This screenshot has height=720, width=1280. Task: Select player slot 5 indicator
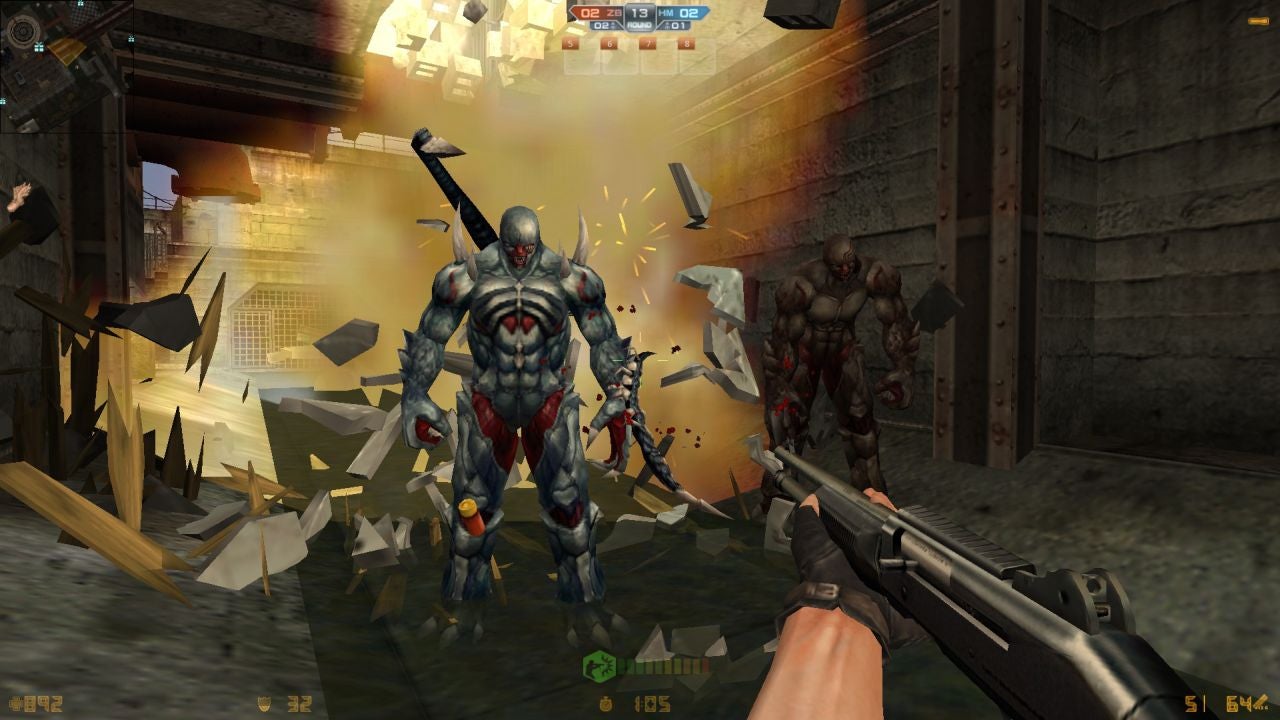click(x=570, y=44)
